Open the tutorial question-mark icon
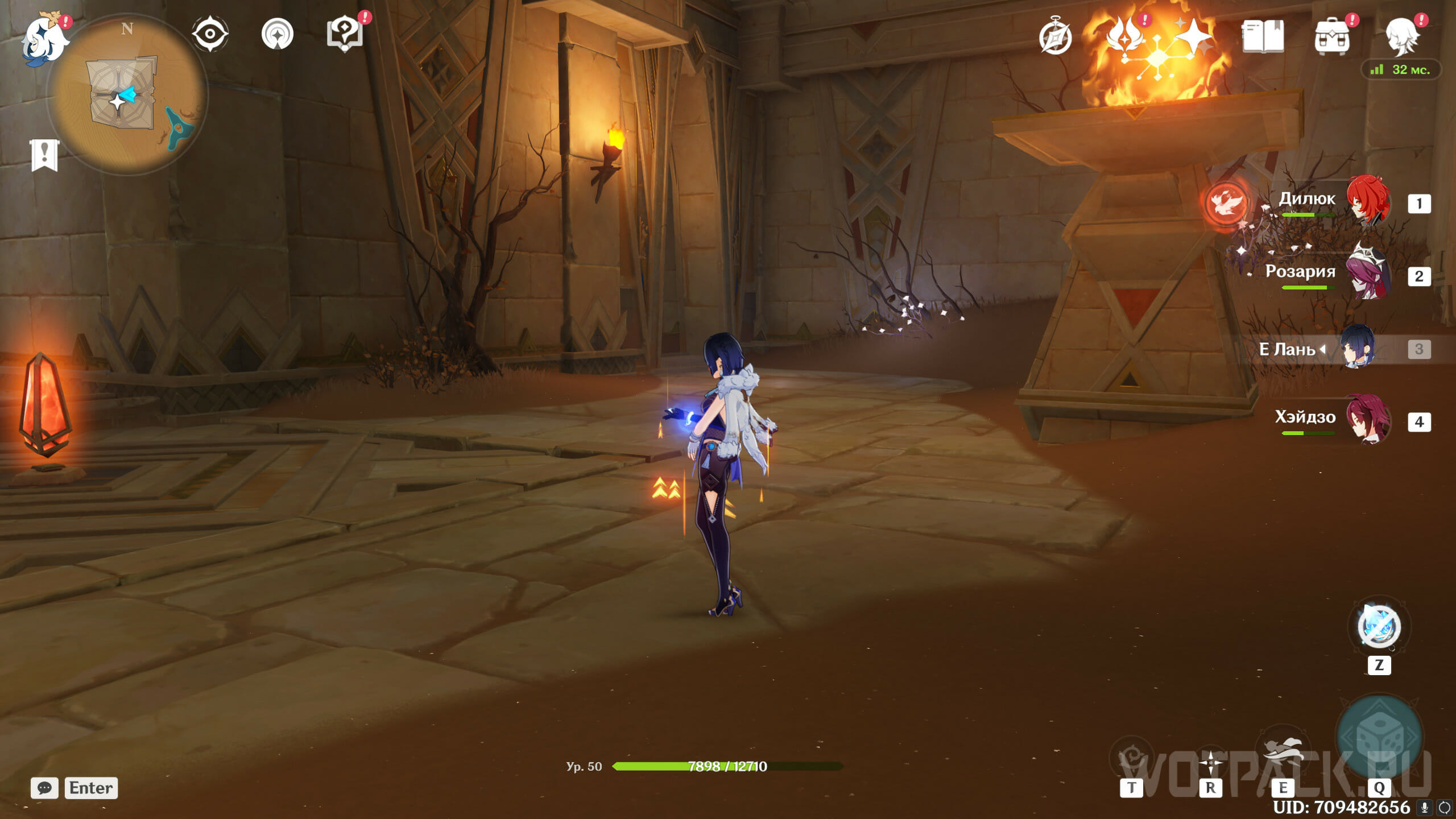The image size is (1456, 819). click(x=345, y=34)
